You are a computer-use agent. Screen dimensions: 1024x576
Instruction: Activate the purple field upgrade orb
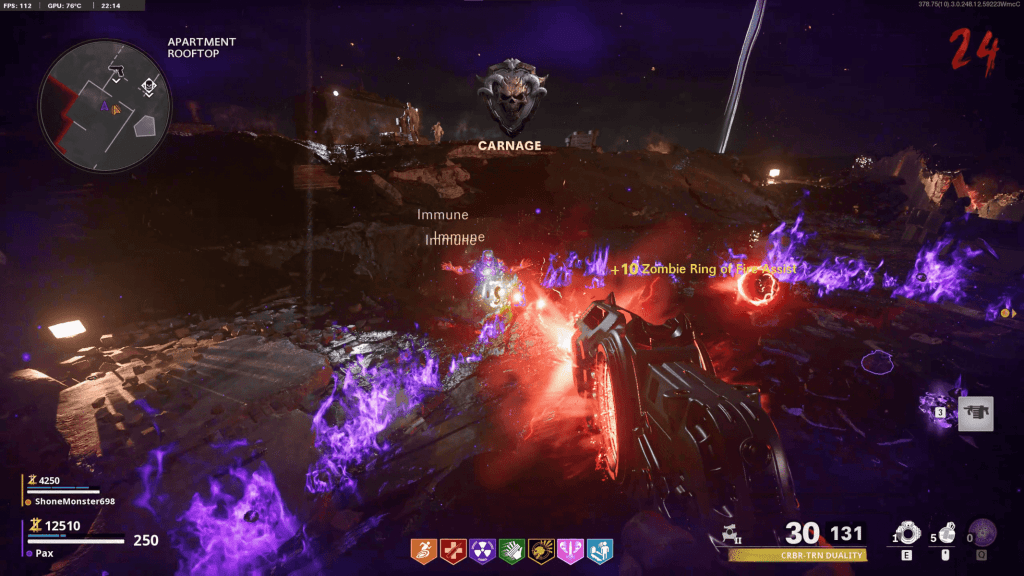tap(986, 533)
